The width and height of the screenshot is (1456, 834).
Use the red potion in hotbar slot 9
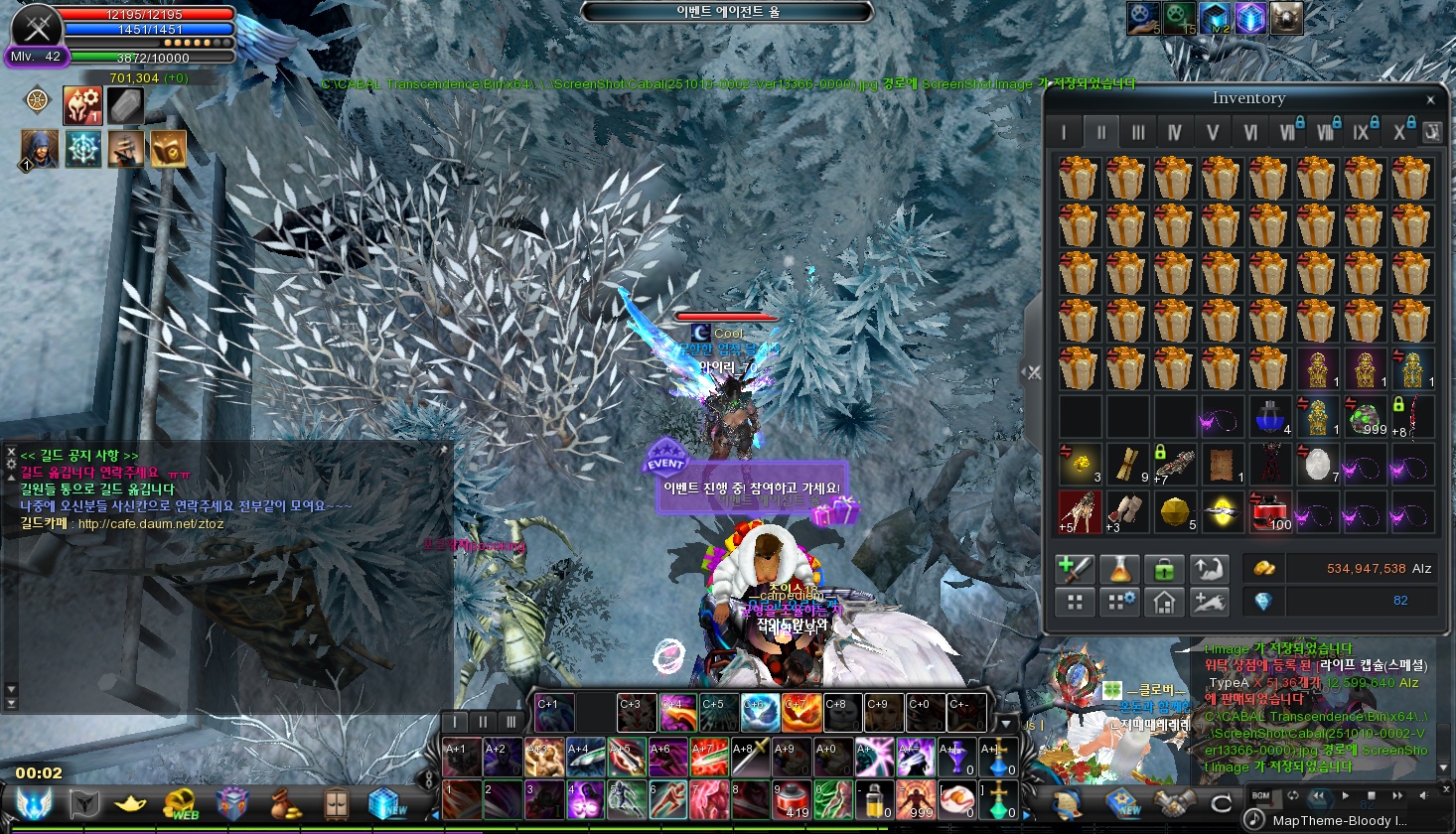pos(792,800)
